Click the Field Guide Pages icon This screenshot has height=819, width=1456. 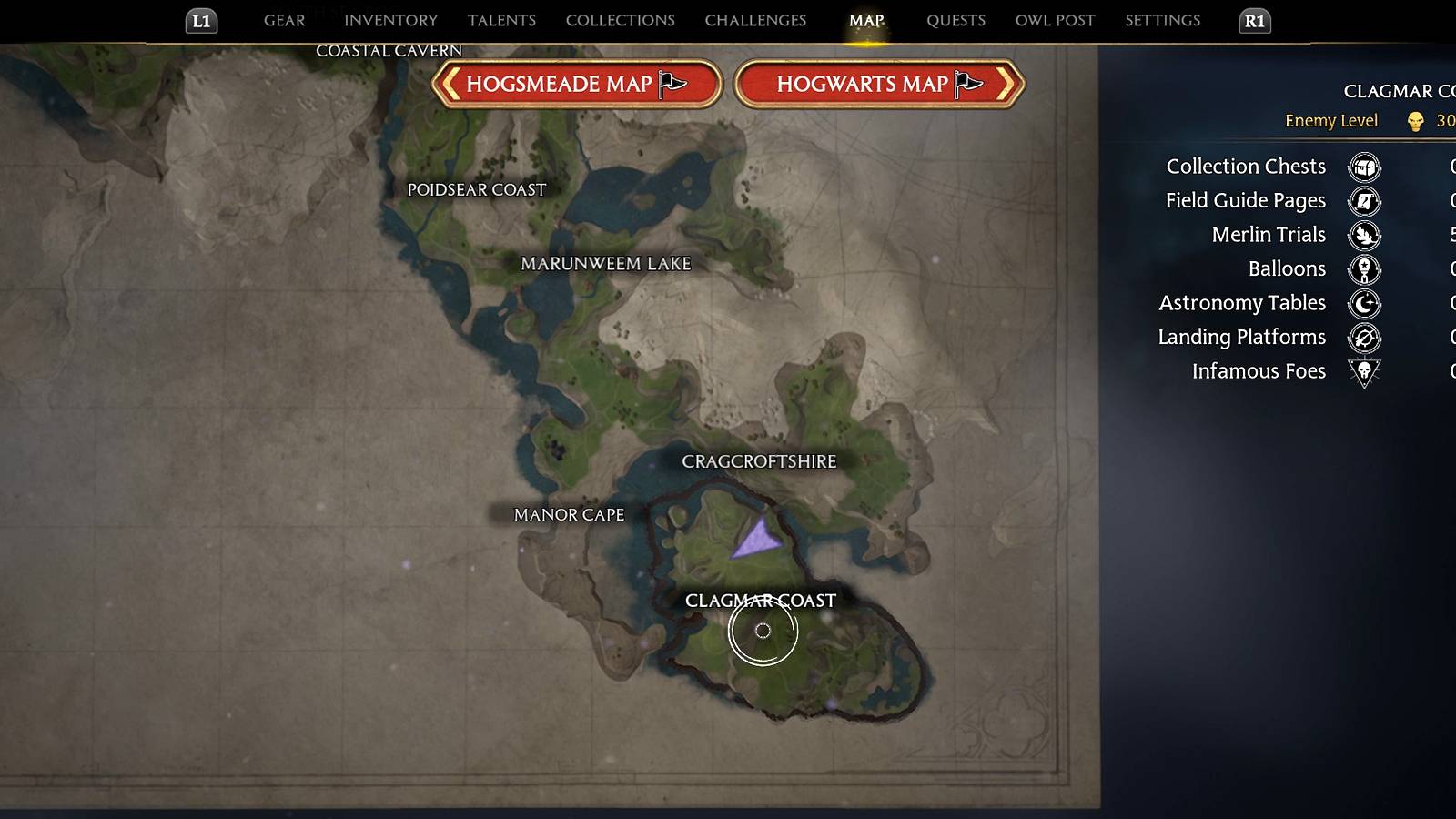(1364, 201)
